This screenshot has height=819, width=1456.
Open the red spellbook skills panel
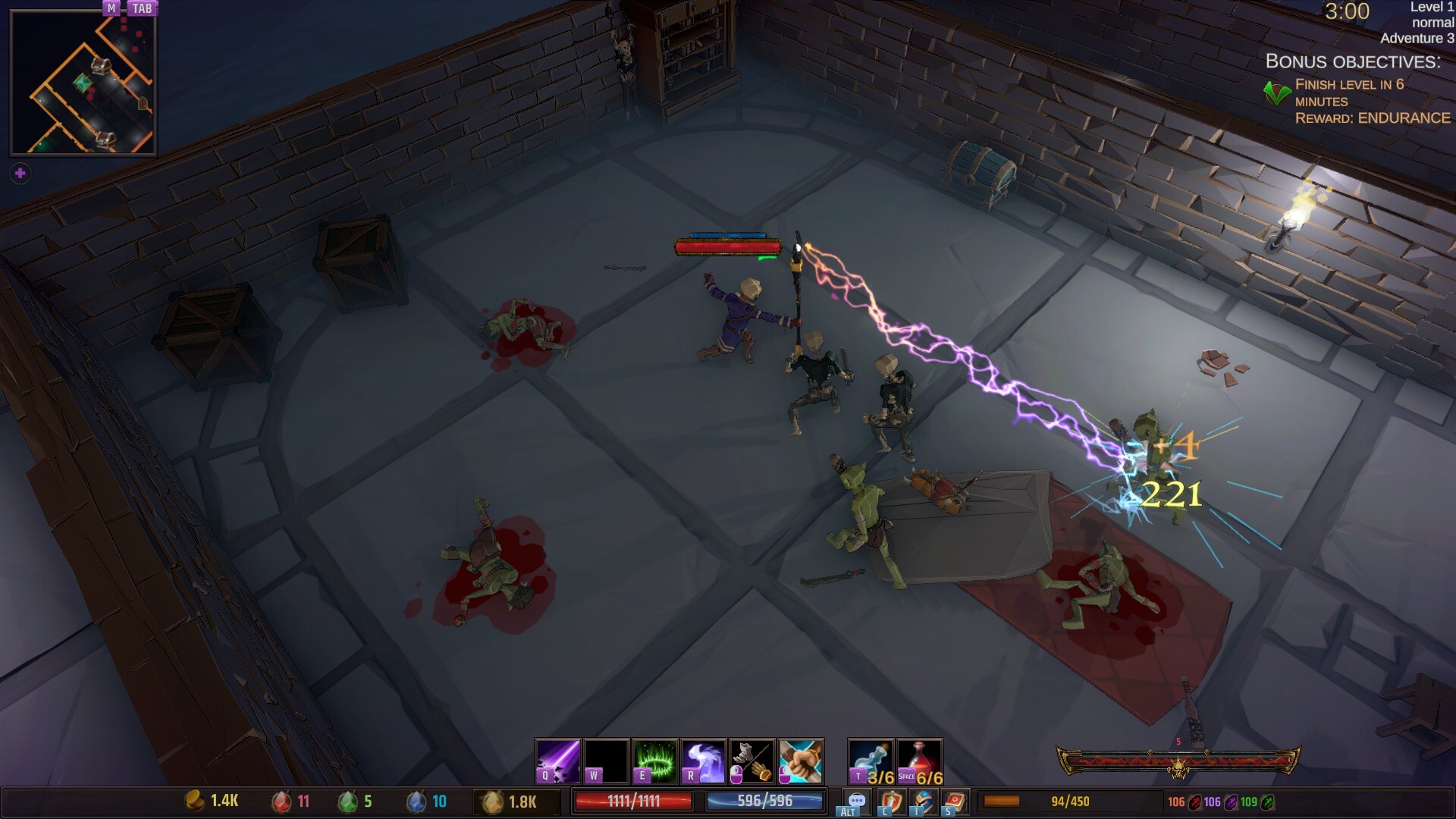955,801
